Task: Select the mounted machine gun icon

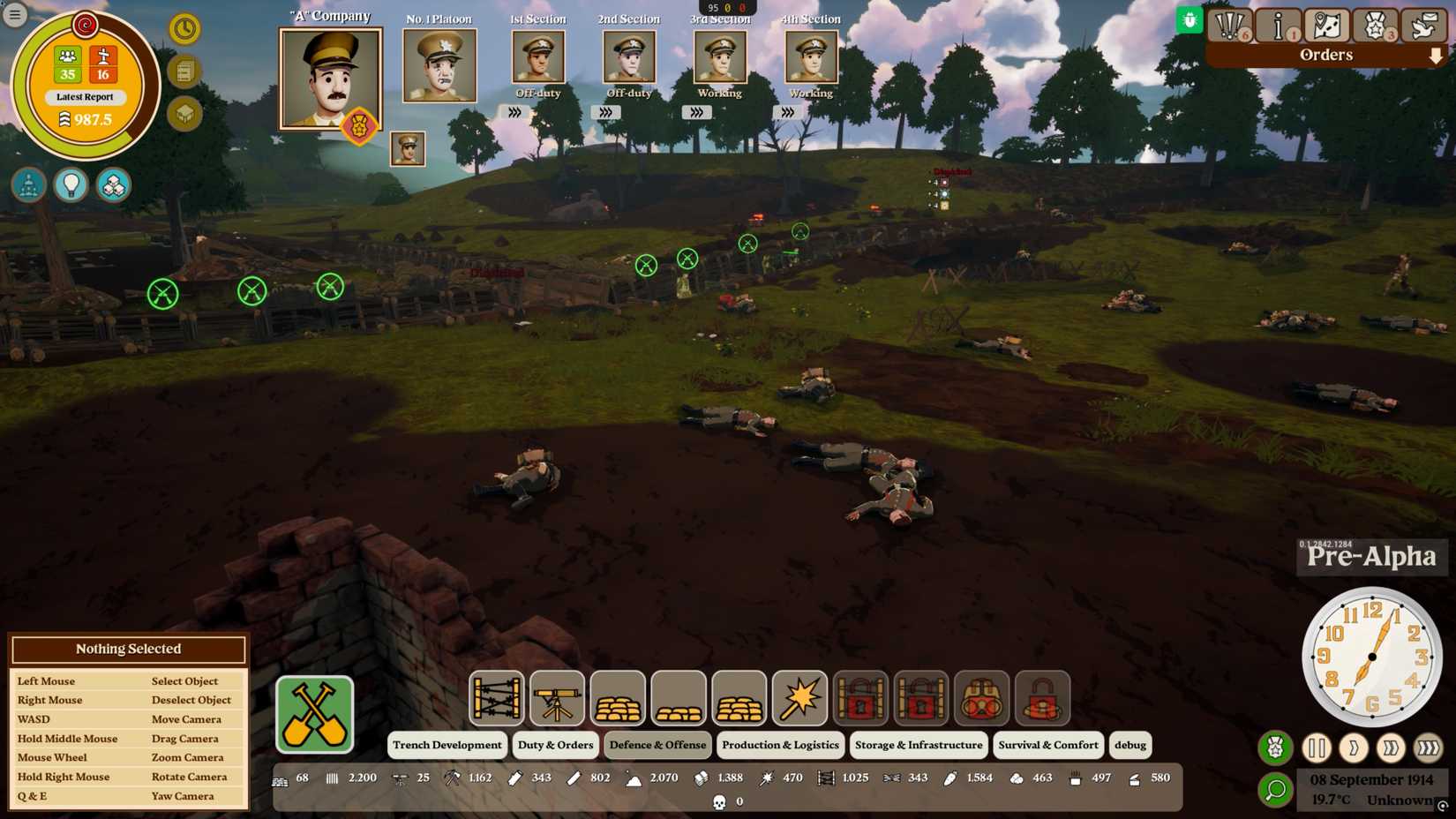Action: tap(556, 698)
